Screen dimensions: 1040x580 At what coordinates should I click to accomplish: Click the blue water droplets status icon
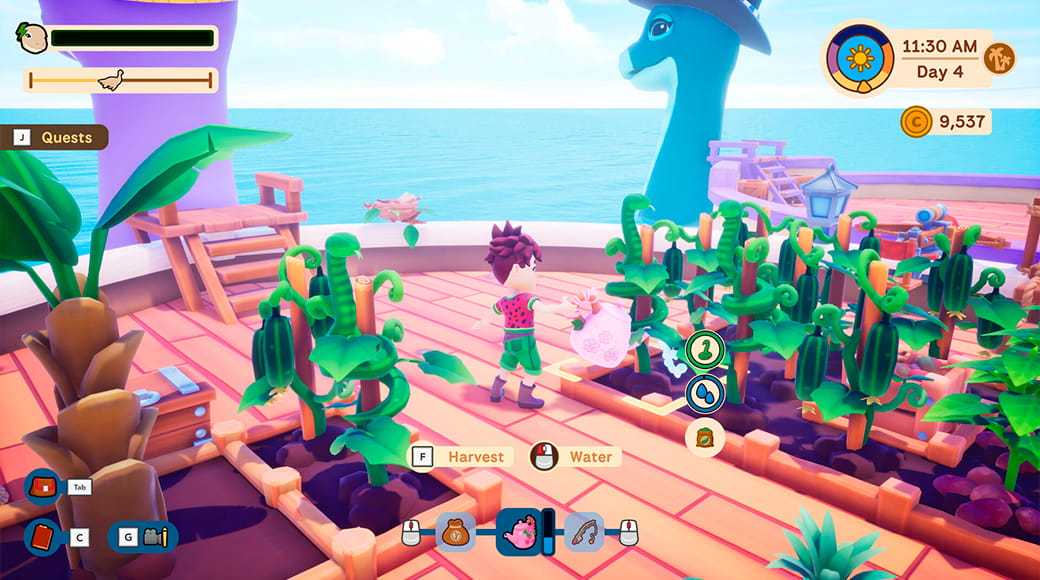point(705,393)
